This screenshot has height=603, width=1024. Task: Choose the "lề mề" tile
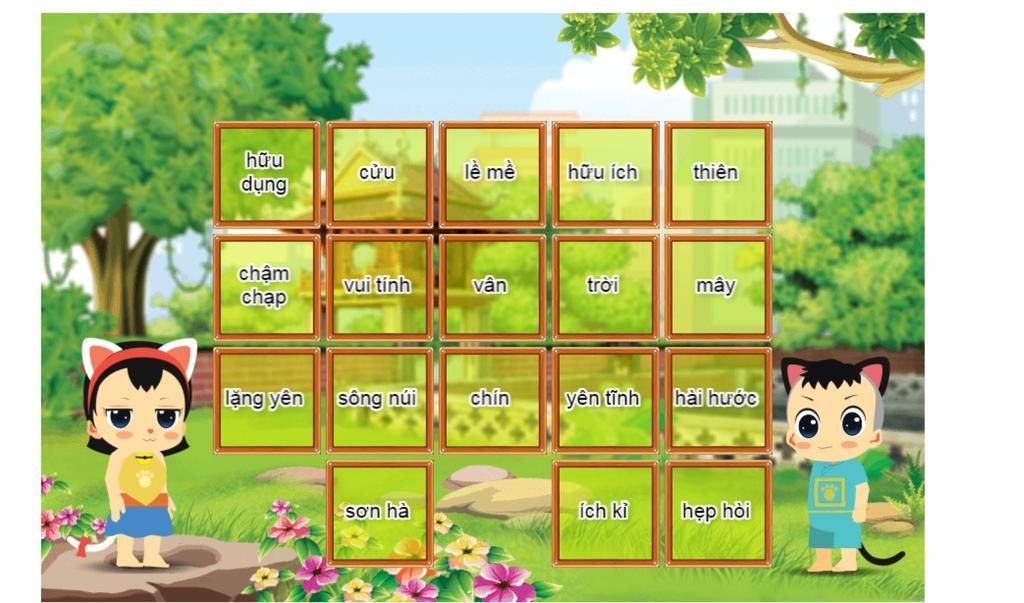click(492, 174)
